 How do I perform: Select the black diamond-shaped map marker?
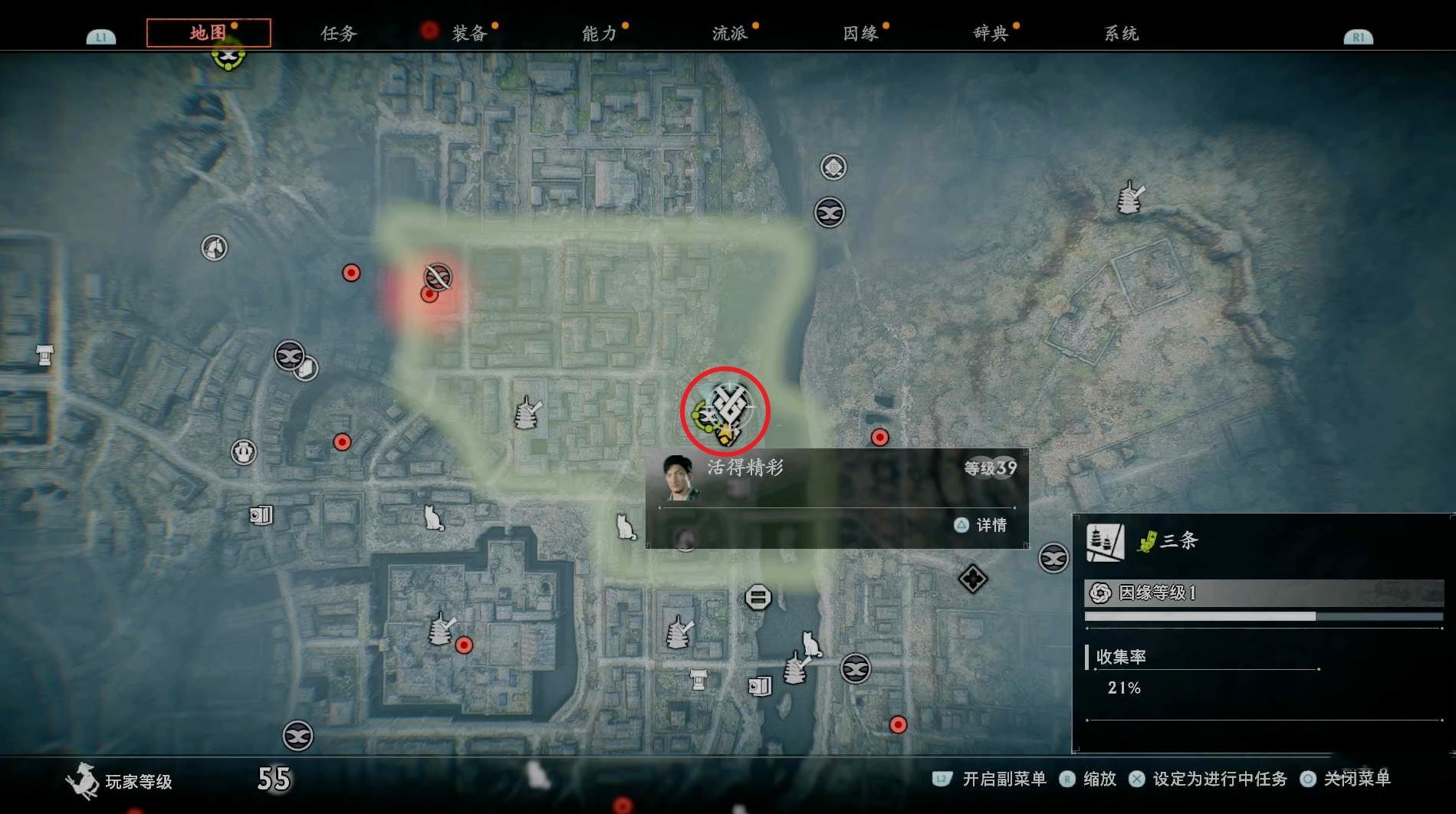(972, 579)
